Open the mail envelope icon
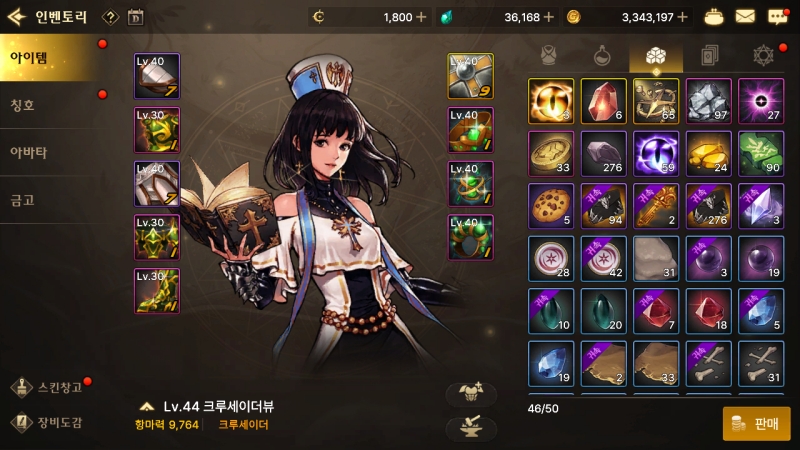 pyautogui.click(x=745, y=16)
